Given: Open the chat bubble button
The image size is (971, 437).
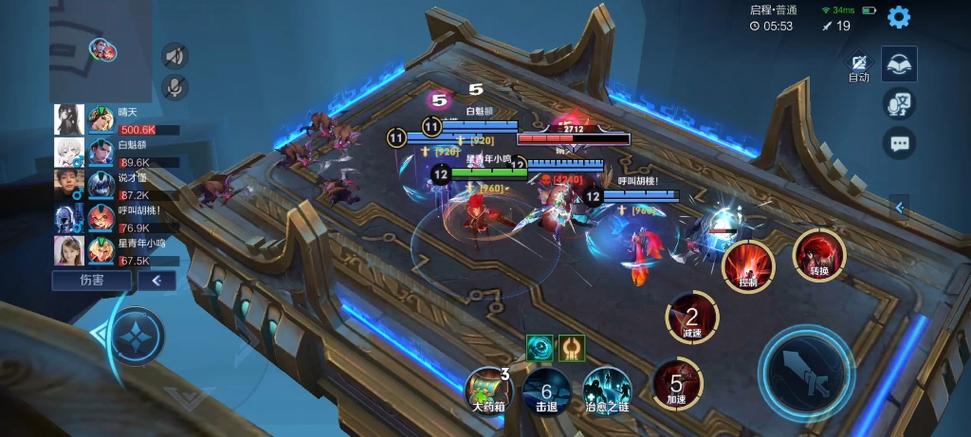Looking at the screenshot, I should [899, 142].
